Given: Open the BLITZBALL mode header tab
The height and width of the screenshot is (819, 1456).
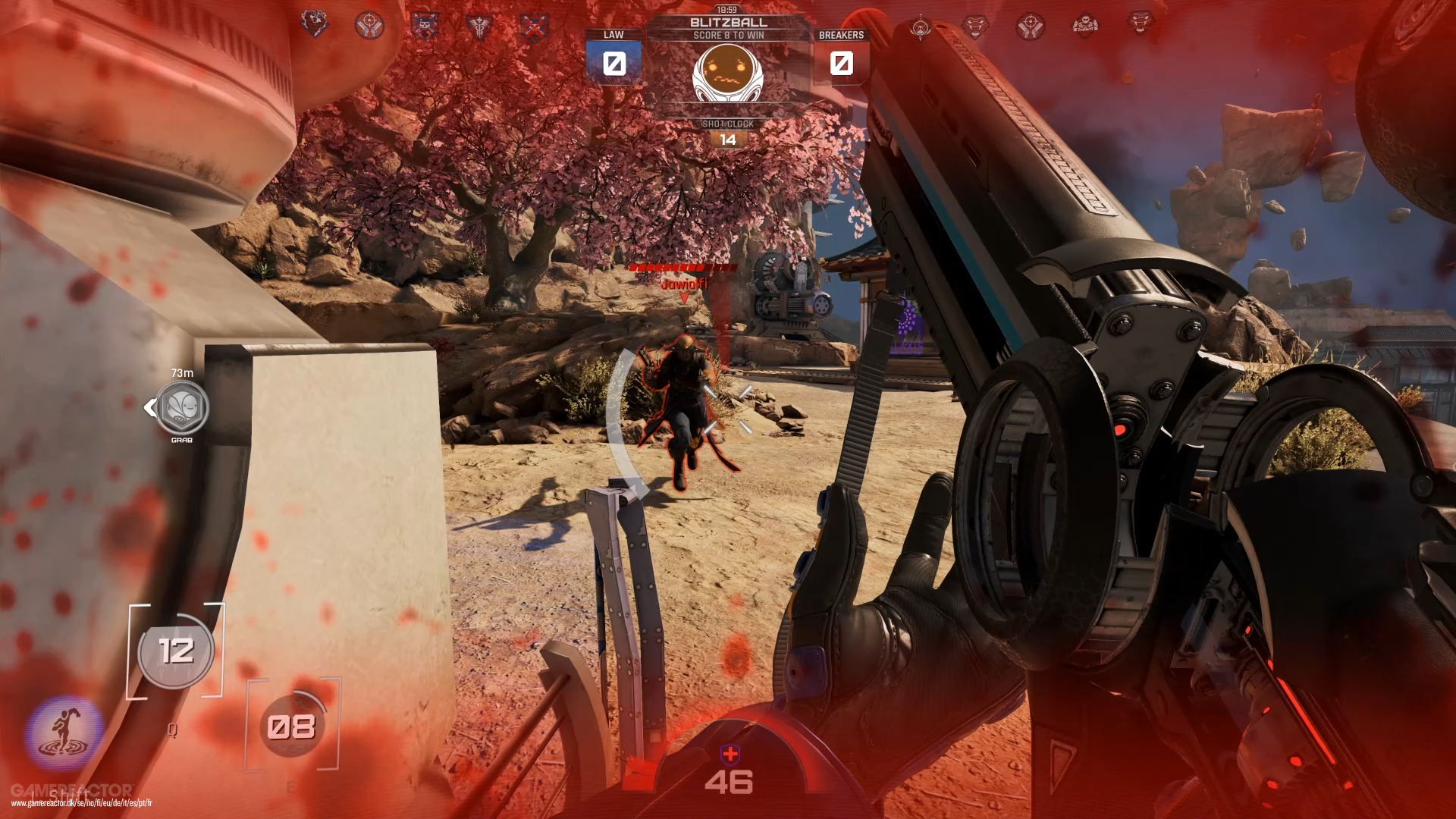Looking at the screenshot, I should [728, 23].
